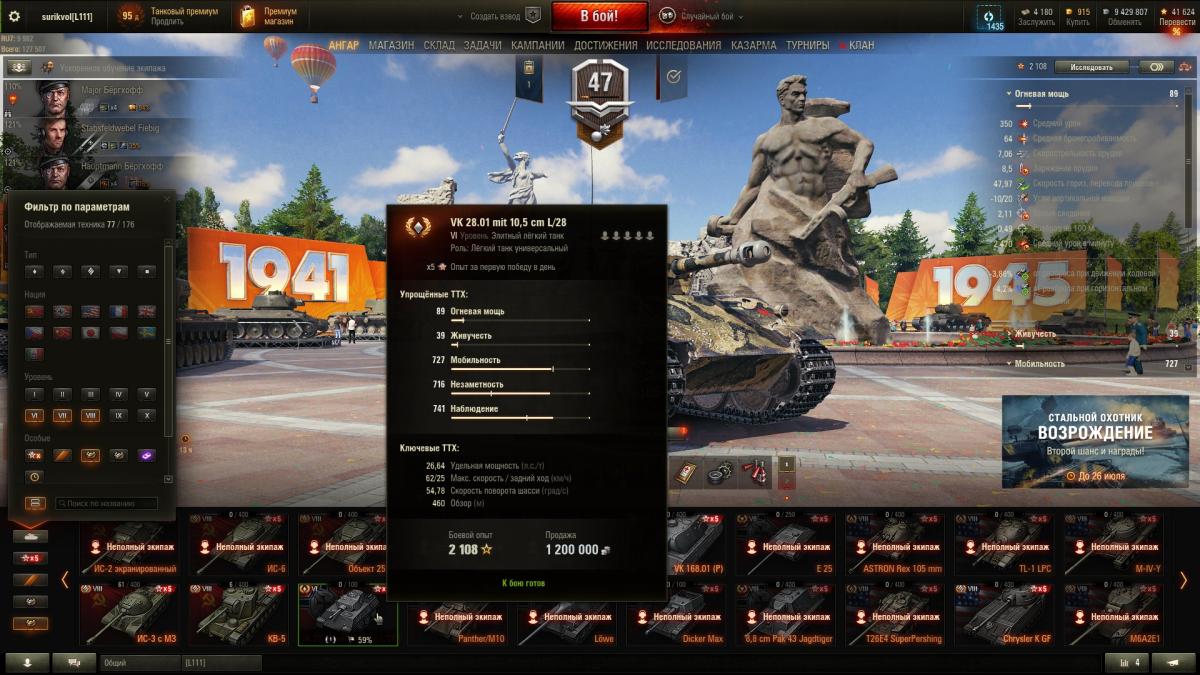The width and height of the screenshot is (1200, 675).
Task: Start the battle with В бой! button
Action: coord(599,16)
